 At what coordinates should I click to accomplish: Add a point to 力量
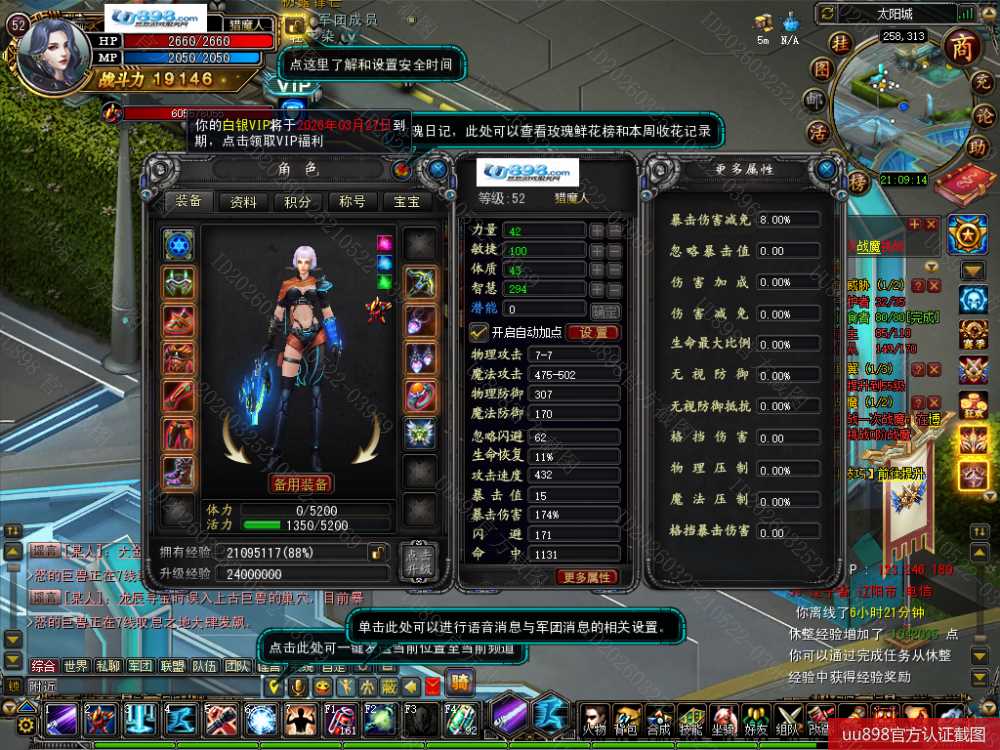(597, 230)
